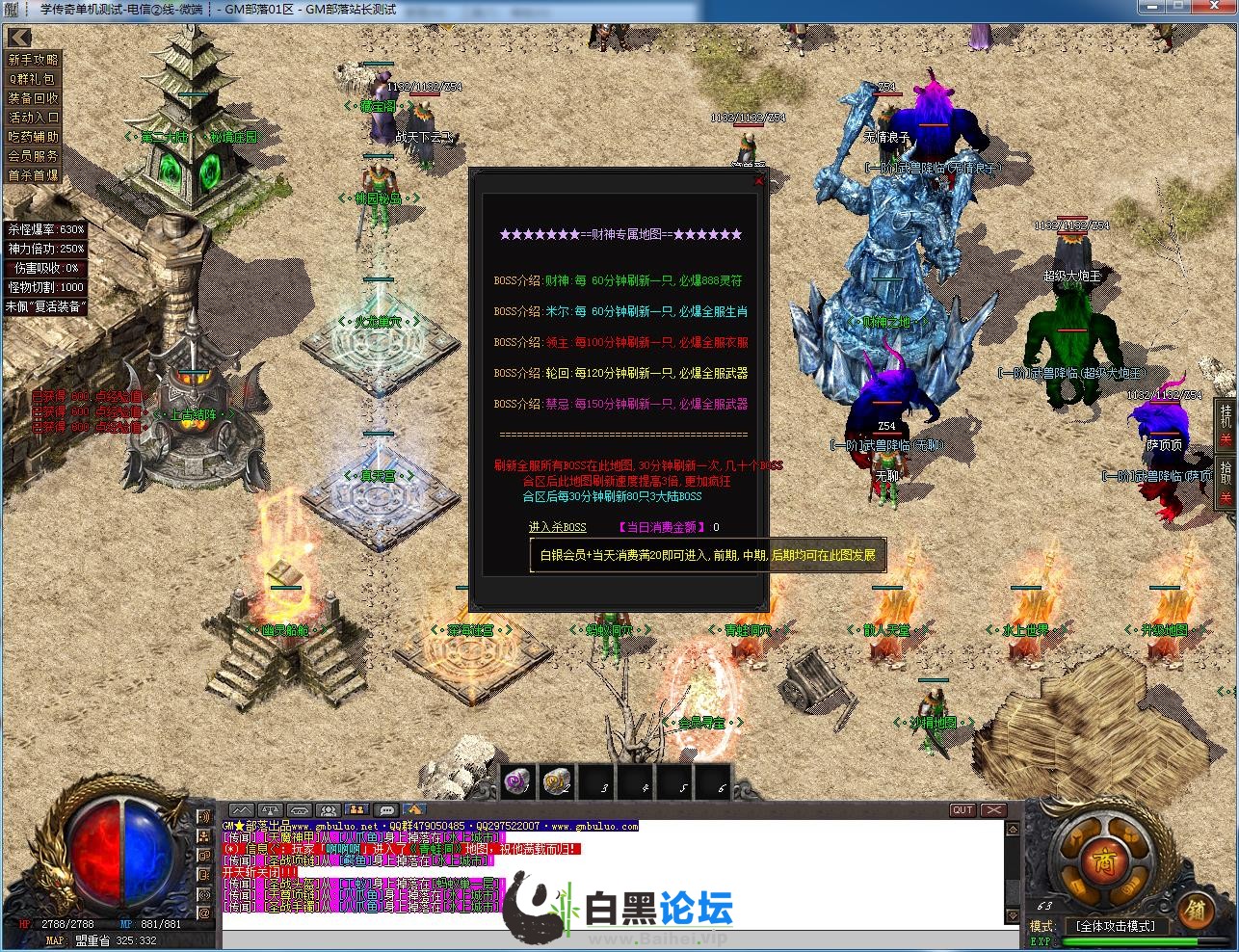The image size is (1239, 952).
Task: Open the 新手攻略 beginner guide menu
Action: [x=34, y=60]
